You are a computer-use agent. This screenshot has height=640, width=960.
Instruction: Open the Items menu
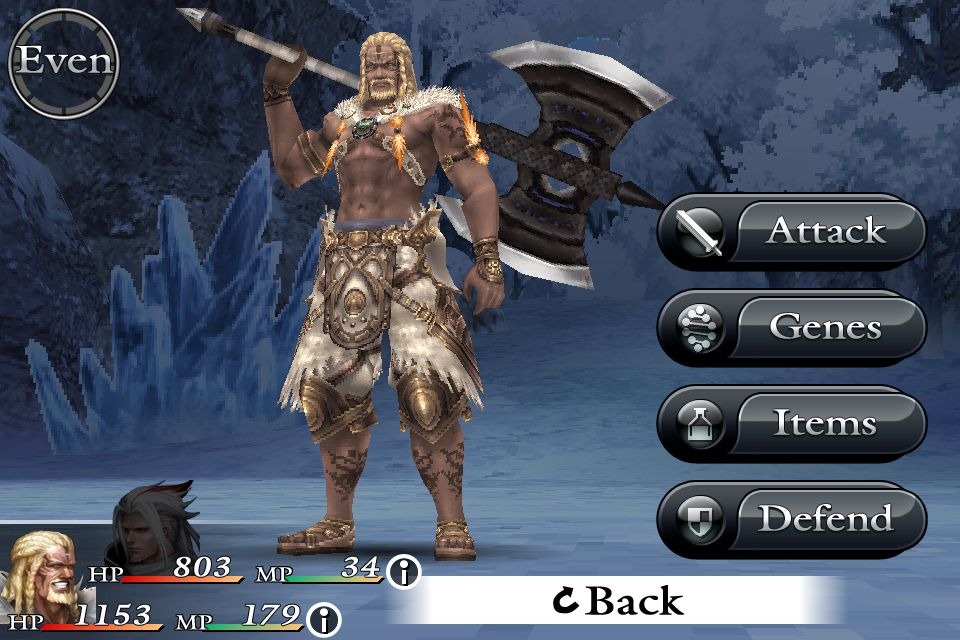click(x=791, y=424)
